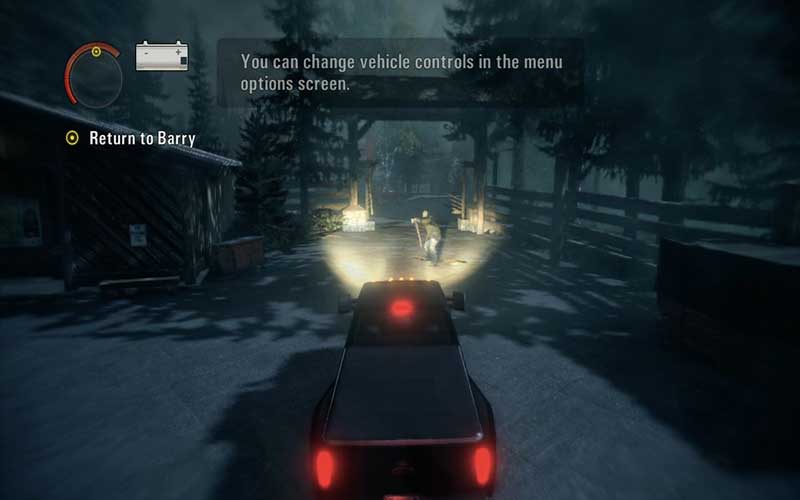800x500 pixels.
Task: Select the flashlight battery icon
Action: coord(162,55)
